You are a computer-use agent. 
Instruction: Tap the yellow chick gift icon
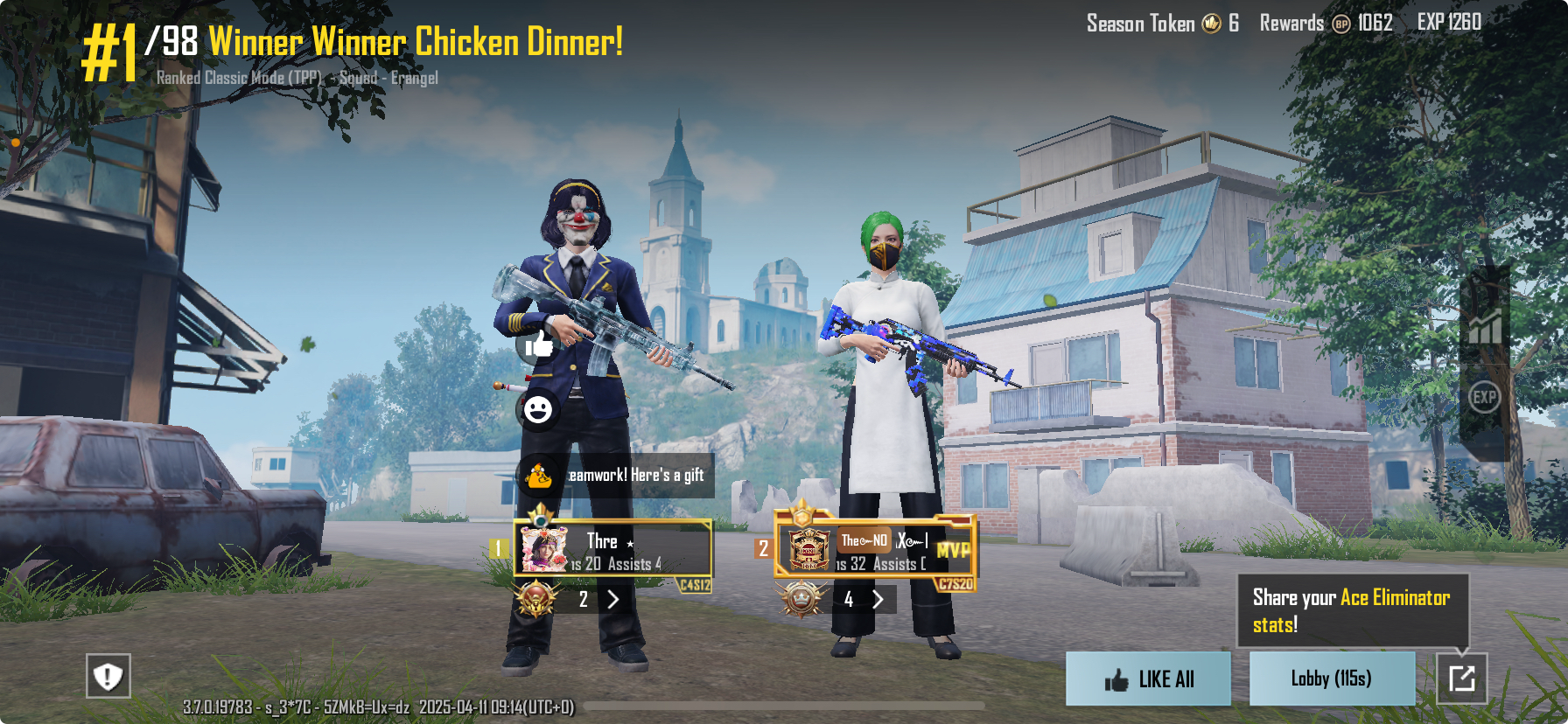[x=538, y=476]
